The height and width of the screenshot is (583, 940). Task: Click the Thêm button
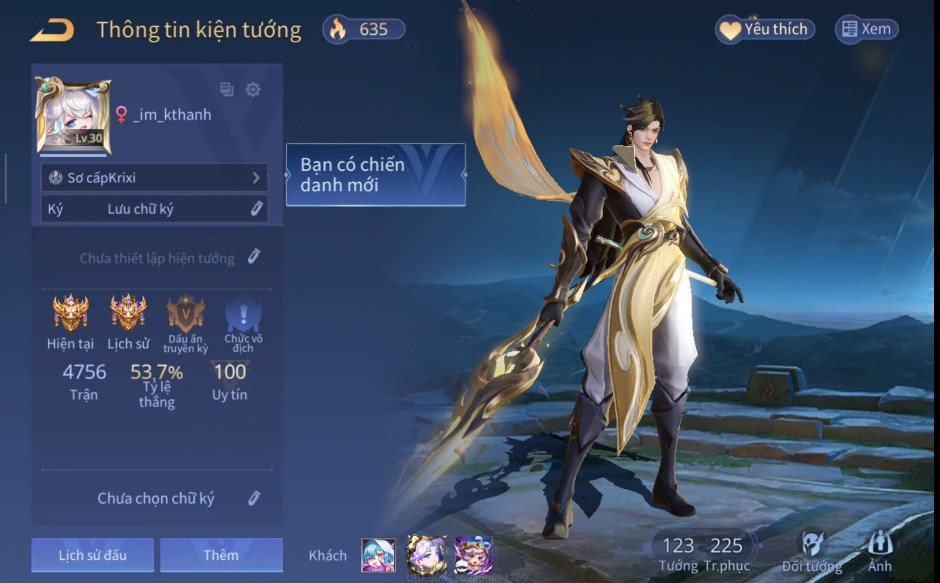click(221, 555)
